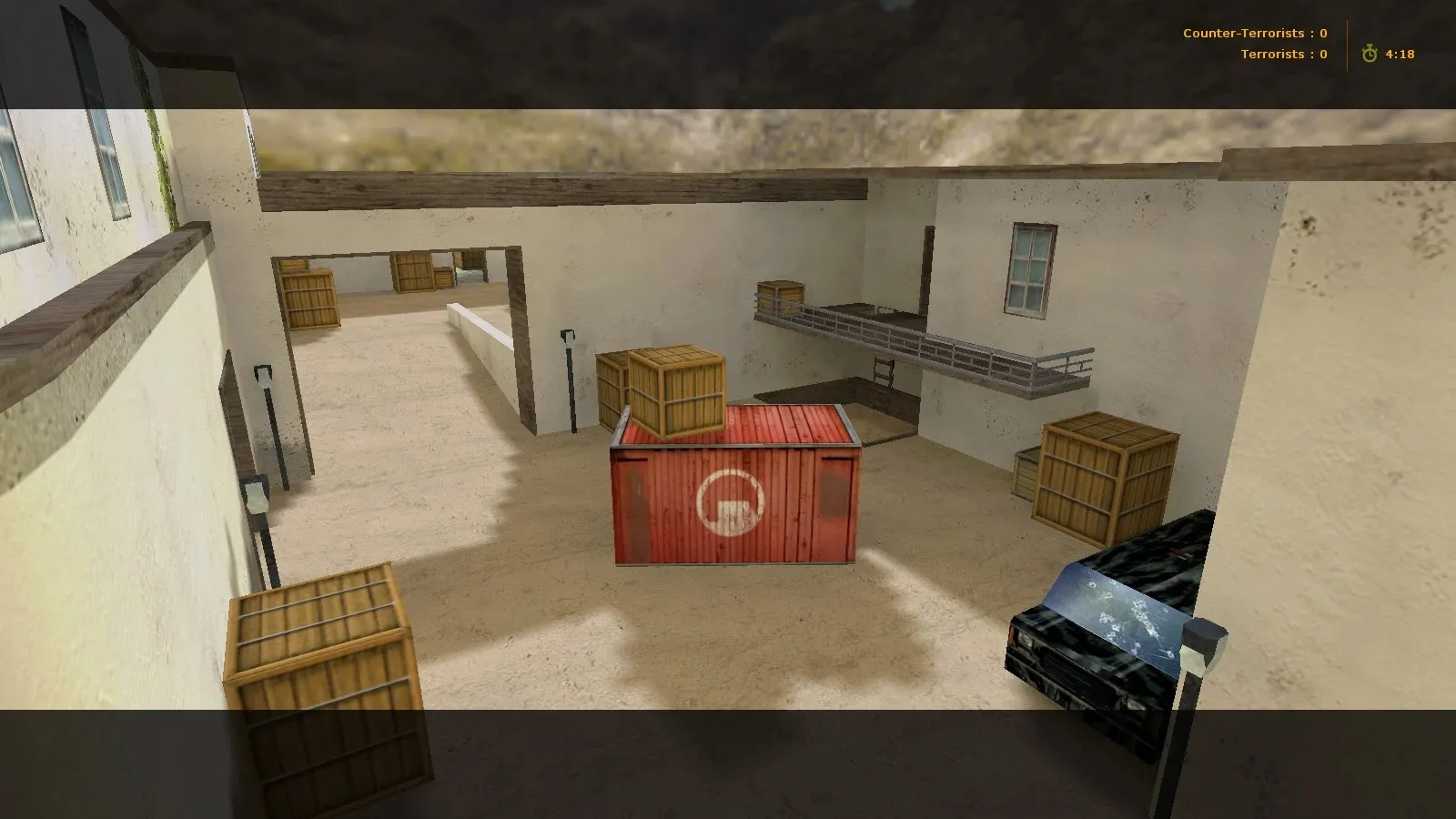The height and width of the screenshot is (819, 1456).
Task: Click the crate stack in the left corridor
Action: pyautogui.click(x=309, y=300)
